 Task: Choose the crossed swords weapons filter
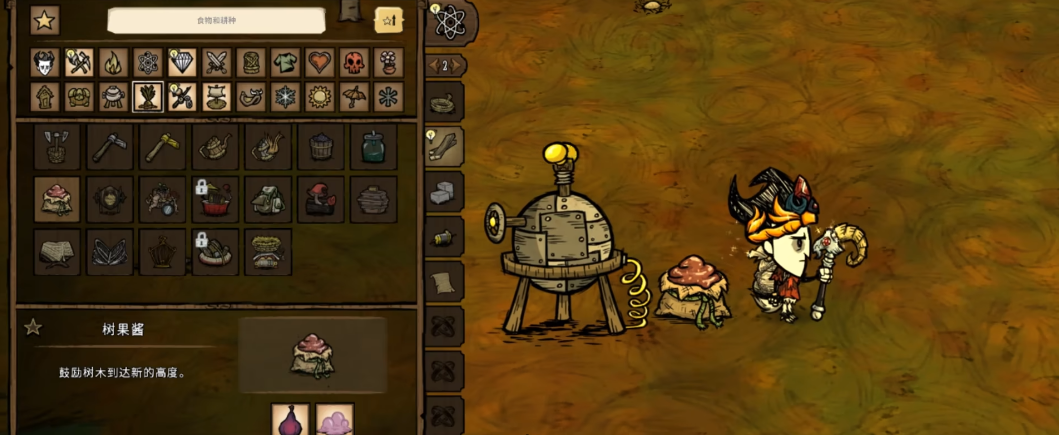[217, 63]
